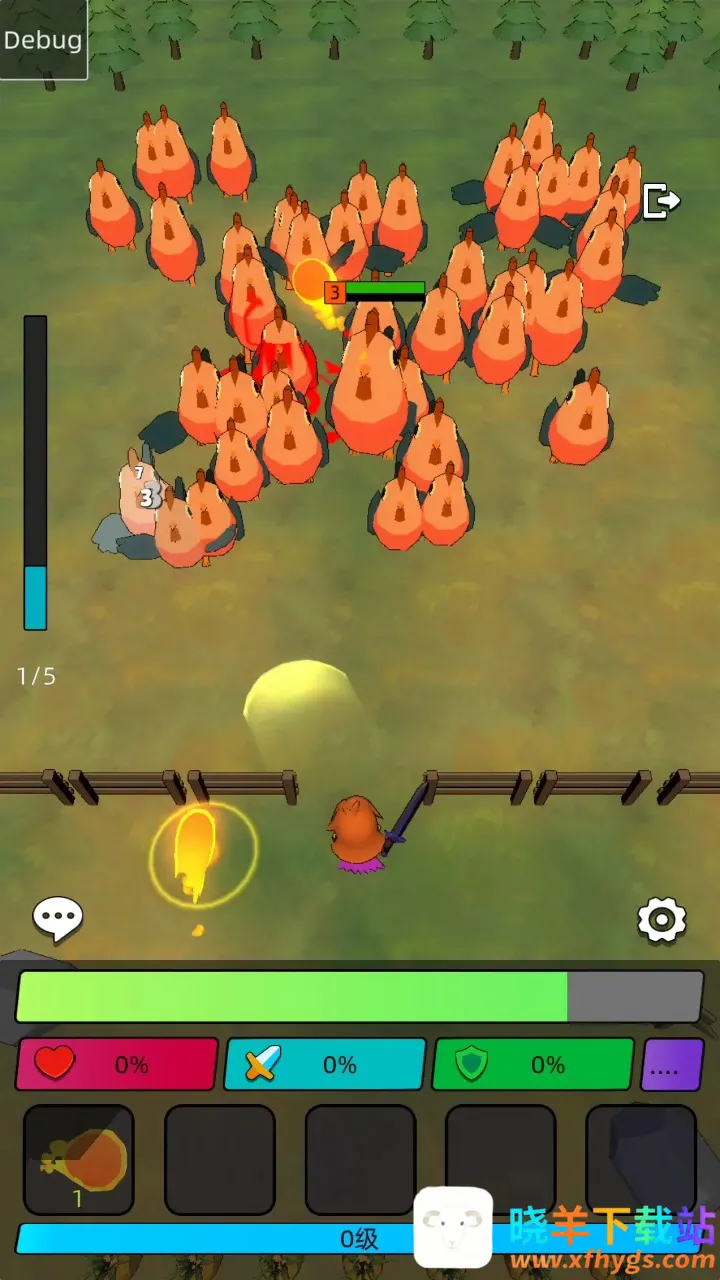Use the chicken drumstick item slot
This screenshot has width=720, height=1280.
pyautogui.click(x=79, y=1160)
